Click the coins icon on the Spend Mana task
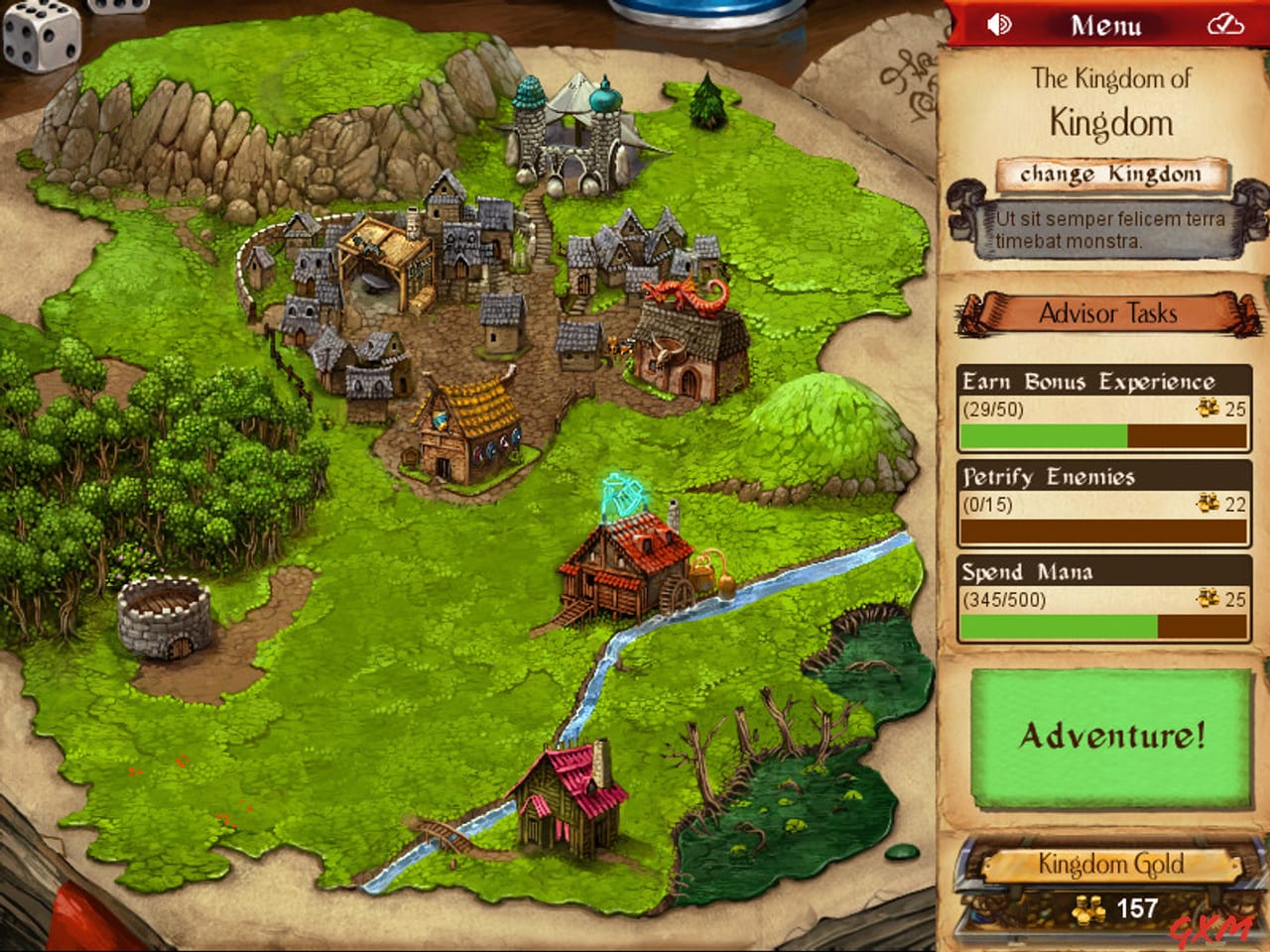The image size is (1270, 952). point(1206,596)
